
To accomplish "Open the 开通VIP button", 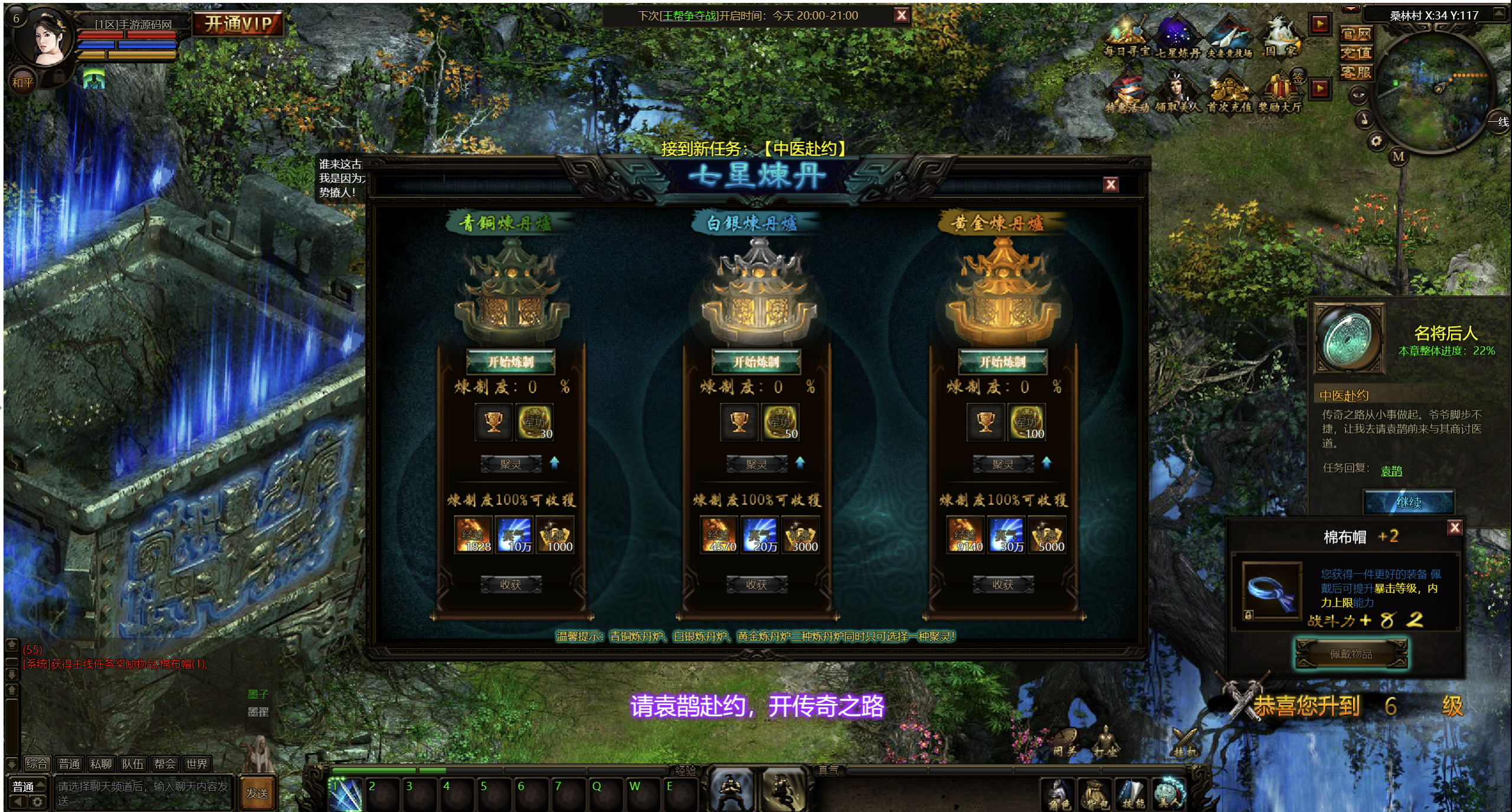I will coord(238,24).
